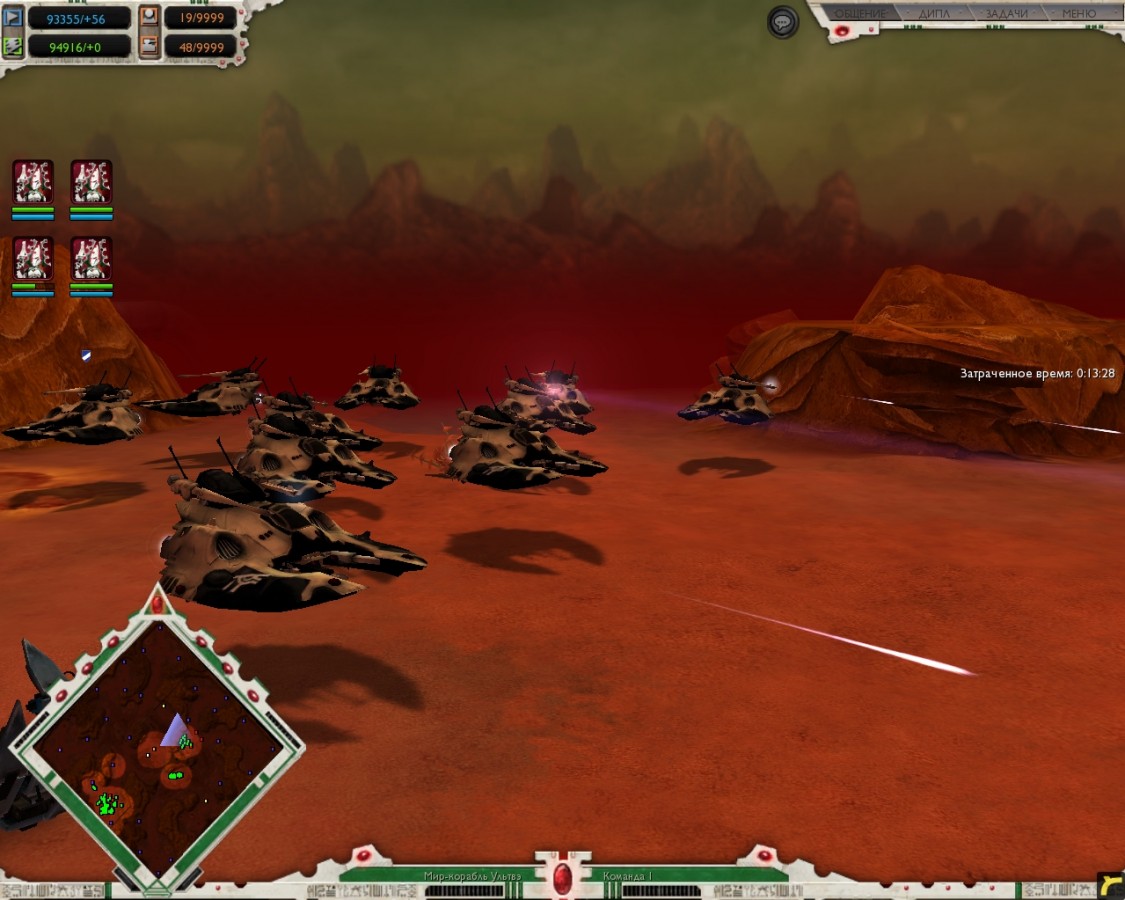Click the red gem on the bottom bar
The width and height of the screenshot is (1125, 900).
(x=562, y=878)
